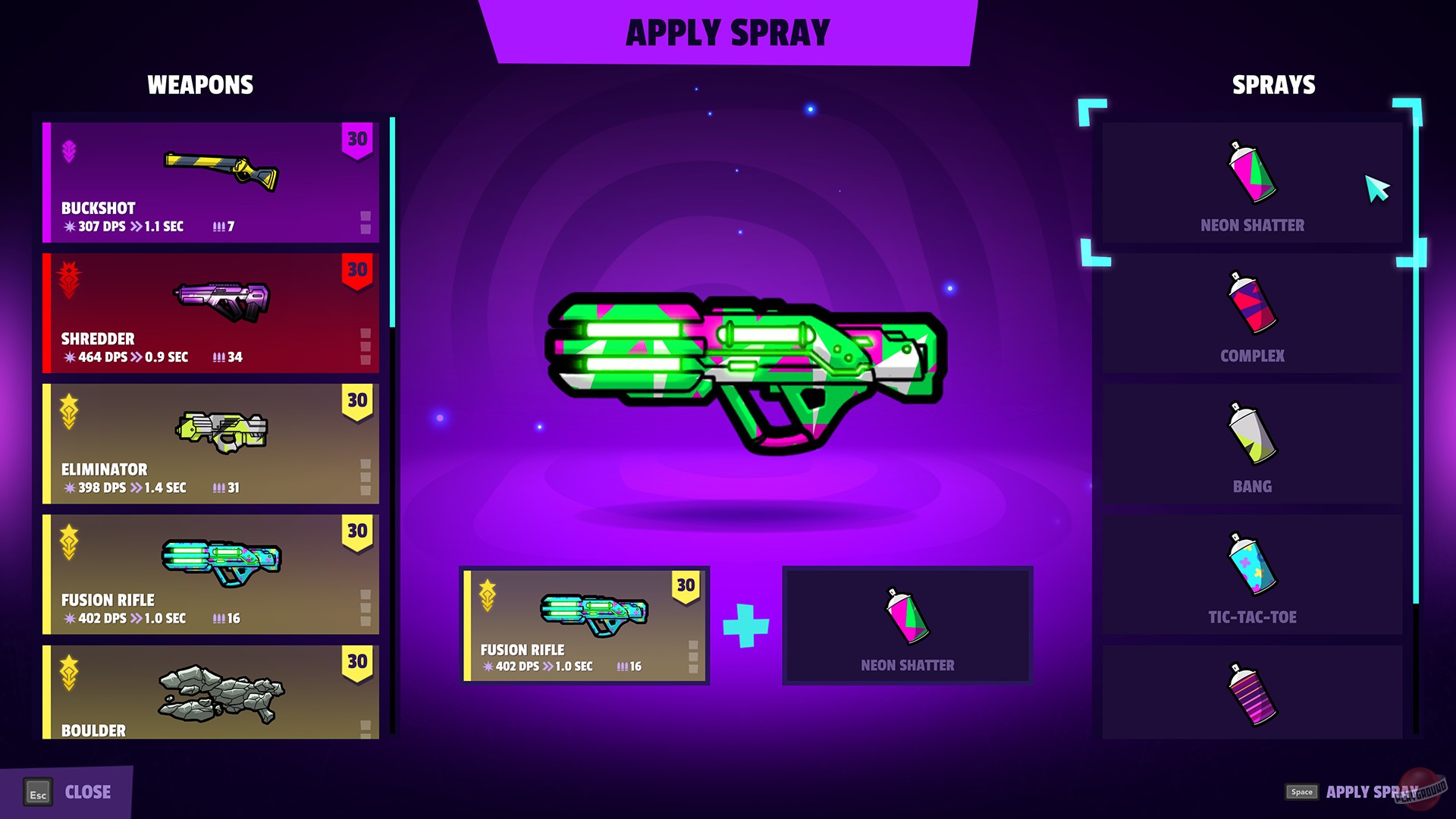The width and height of the screenshot is (1456, 819).
Task: Open the Weapons panel header
Action: coord(200,84)
